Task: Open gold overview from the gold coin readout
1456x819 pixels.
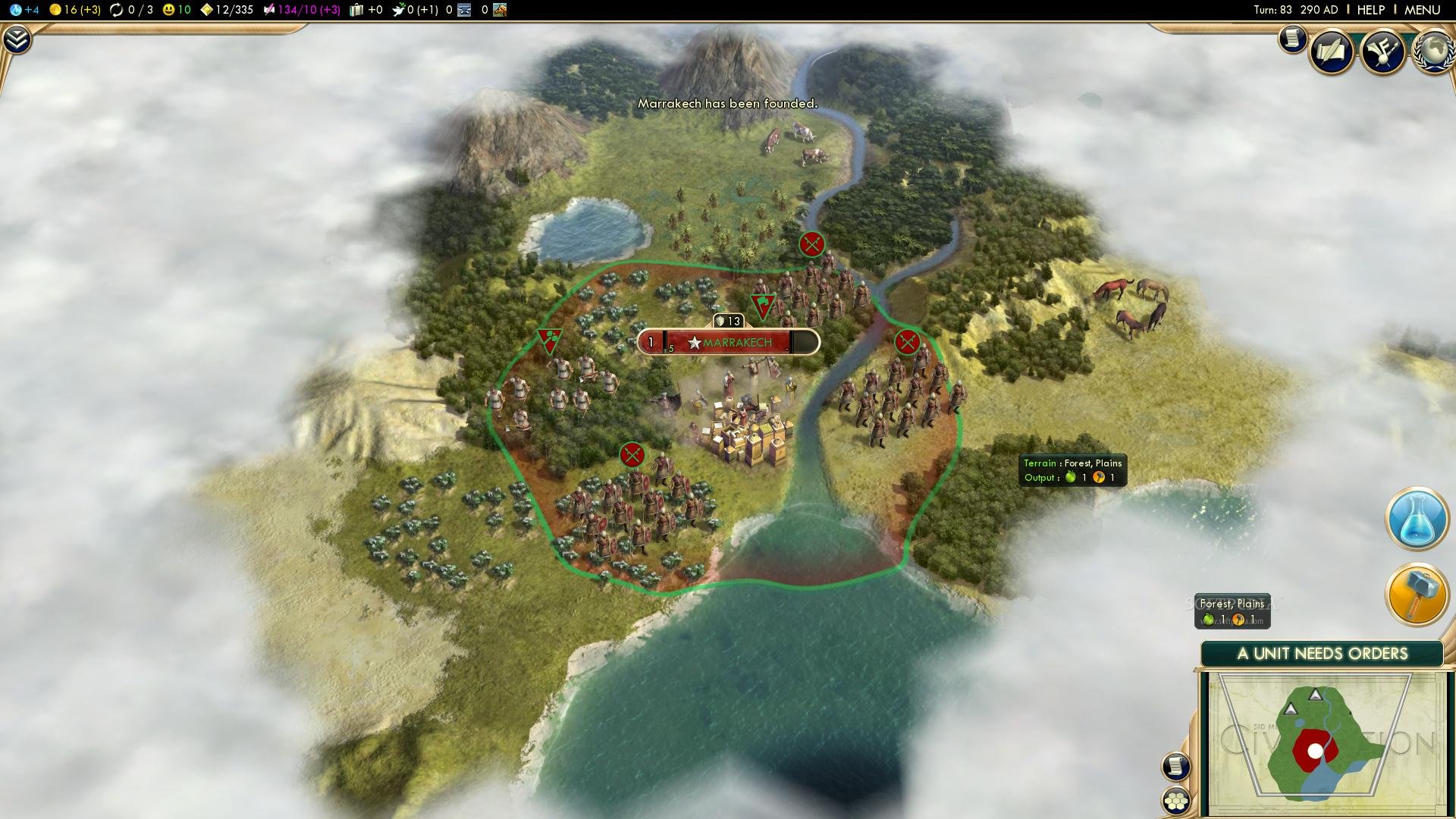Action: pos(74,10)
